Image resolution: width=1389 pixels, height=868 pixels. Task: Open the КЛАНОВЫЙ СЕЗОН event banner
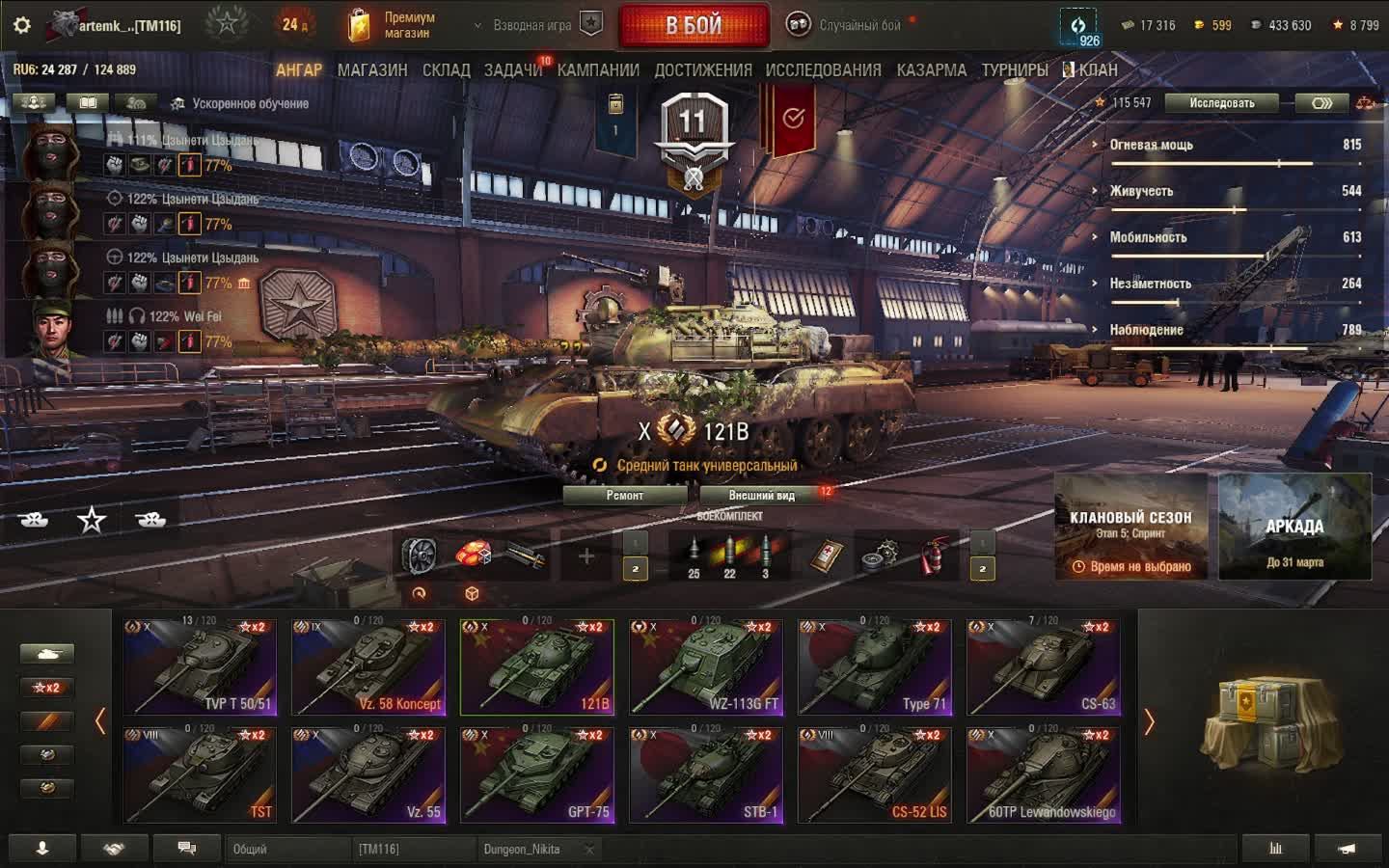pyautogui.click(x=1130, y=527)
